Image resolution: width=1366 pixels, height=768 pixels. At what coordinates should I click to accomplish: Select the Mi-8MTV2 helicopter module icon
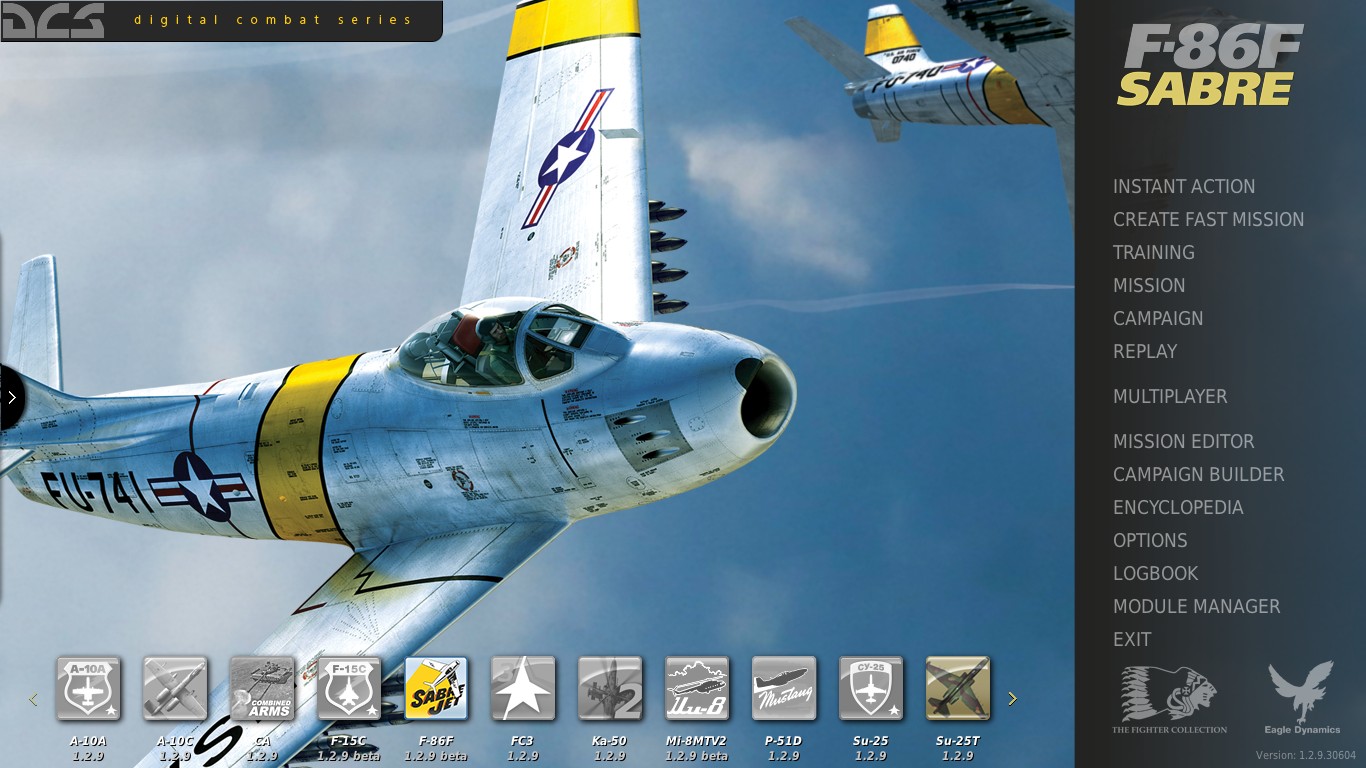pyautogui.click(x=697, y=688)
